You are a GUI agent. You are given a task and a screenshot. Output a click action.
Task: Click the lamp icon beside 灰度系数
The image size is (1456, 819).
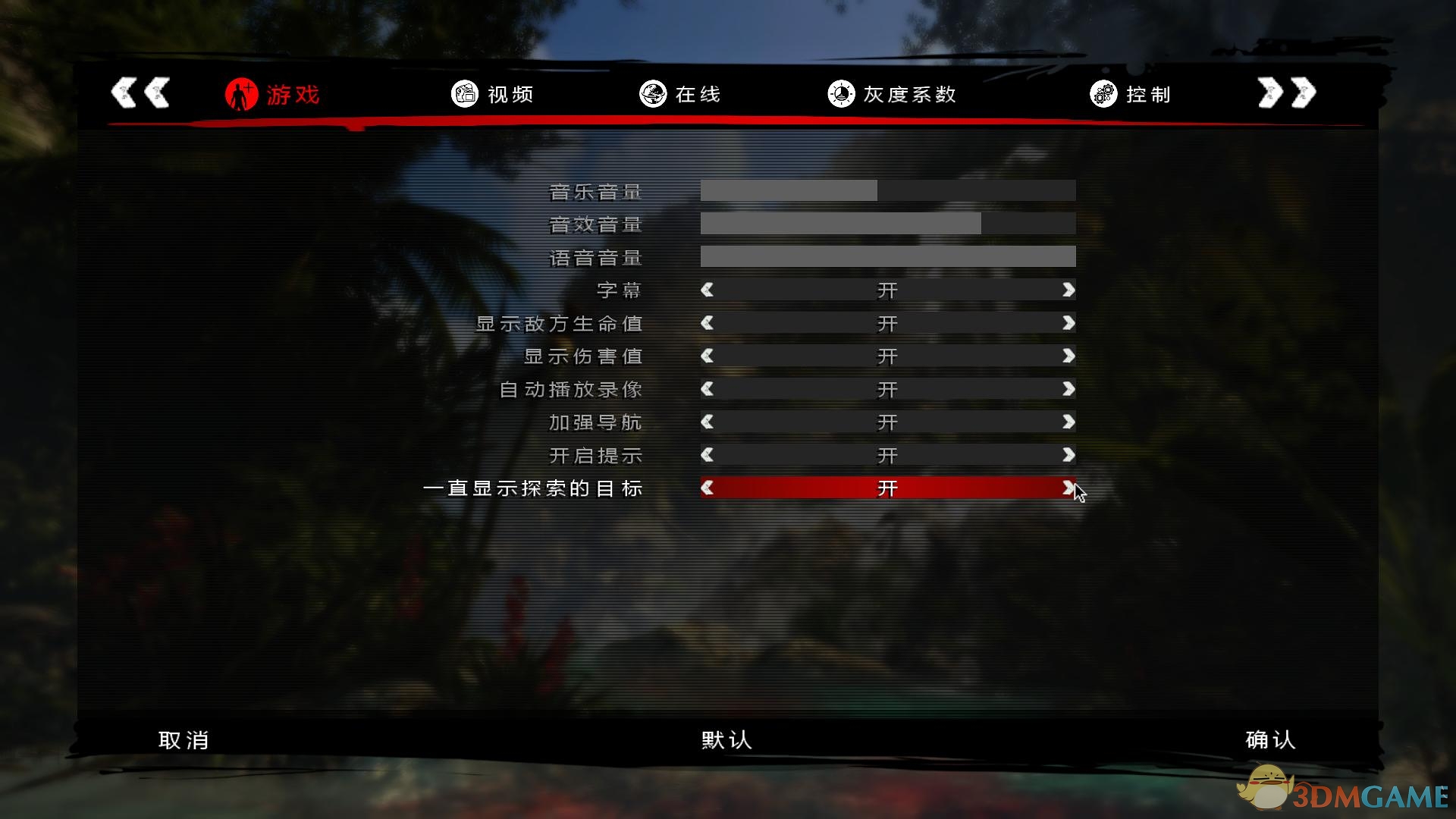[x=840, y=94]
